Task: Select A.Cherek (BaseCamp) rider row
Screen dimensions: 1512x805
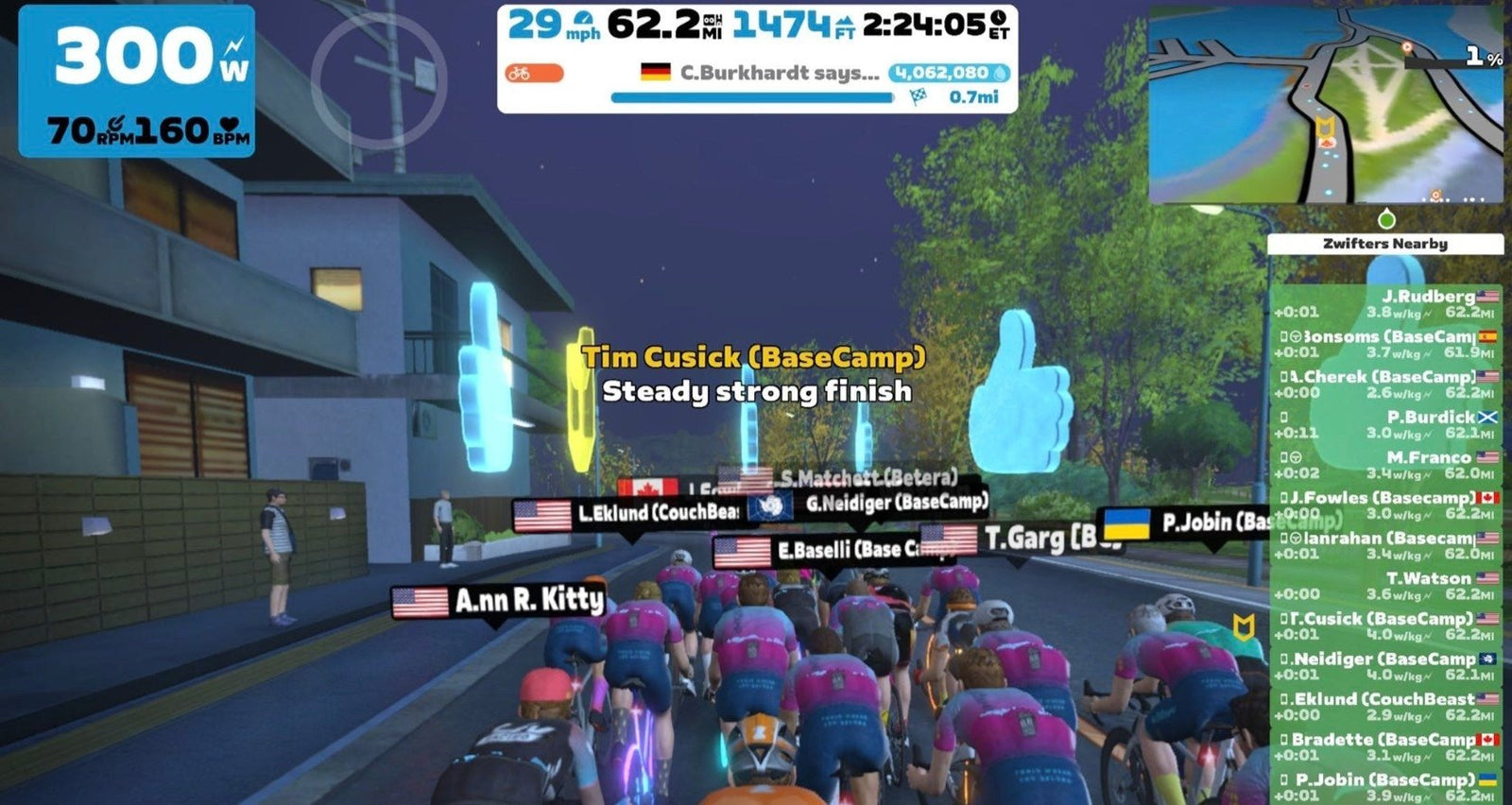Action: coord(1386,384)
